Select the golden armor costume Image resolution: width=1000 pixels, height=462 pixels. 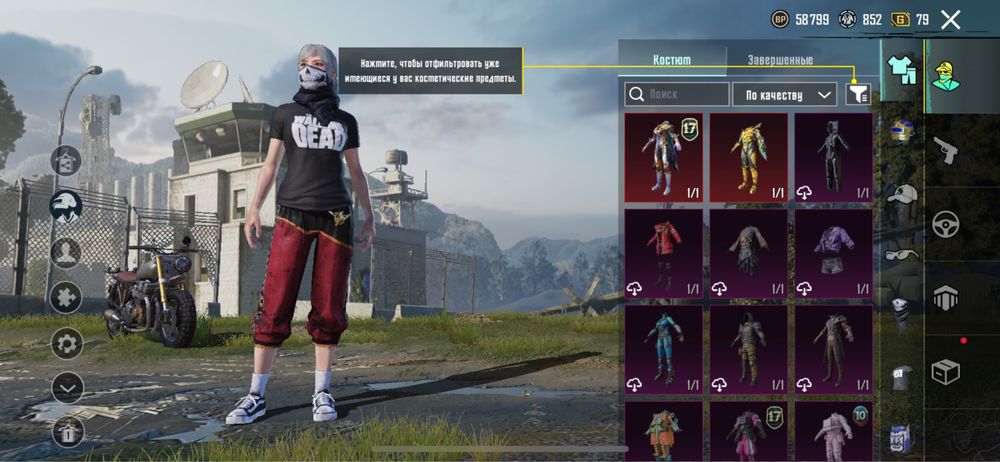pos(749,157)
